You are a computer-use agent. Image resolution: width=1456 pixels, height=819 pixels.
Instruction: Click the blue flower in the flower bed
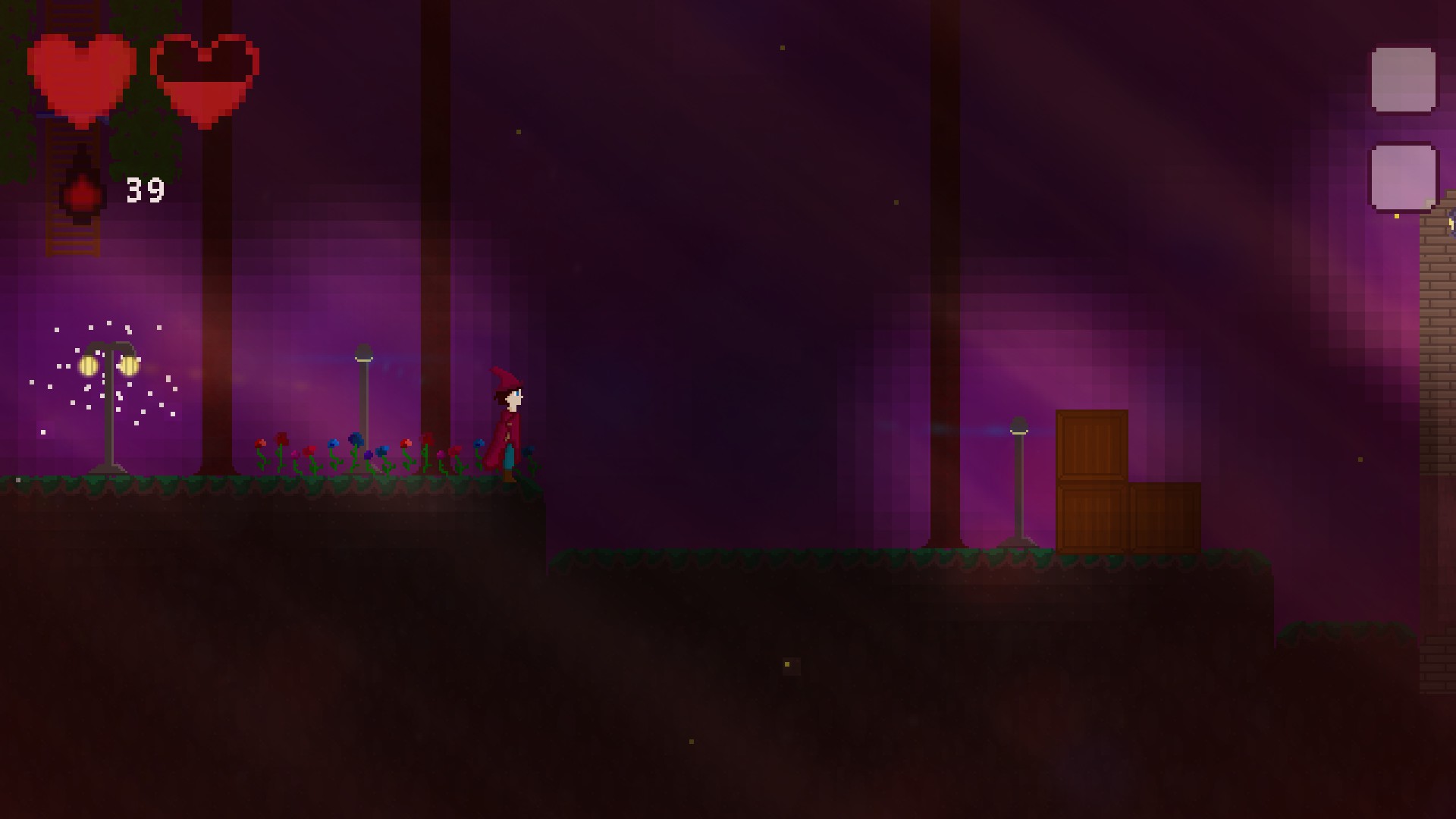coord(356,438)
